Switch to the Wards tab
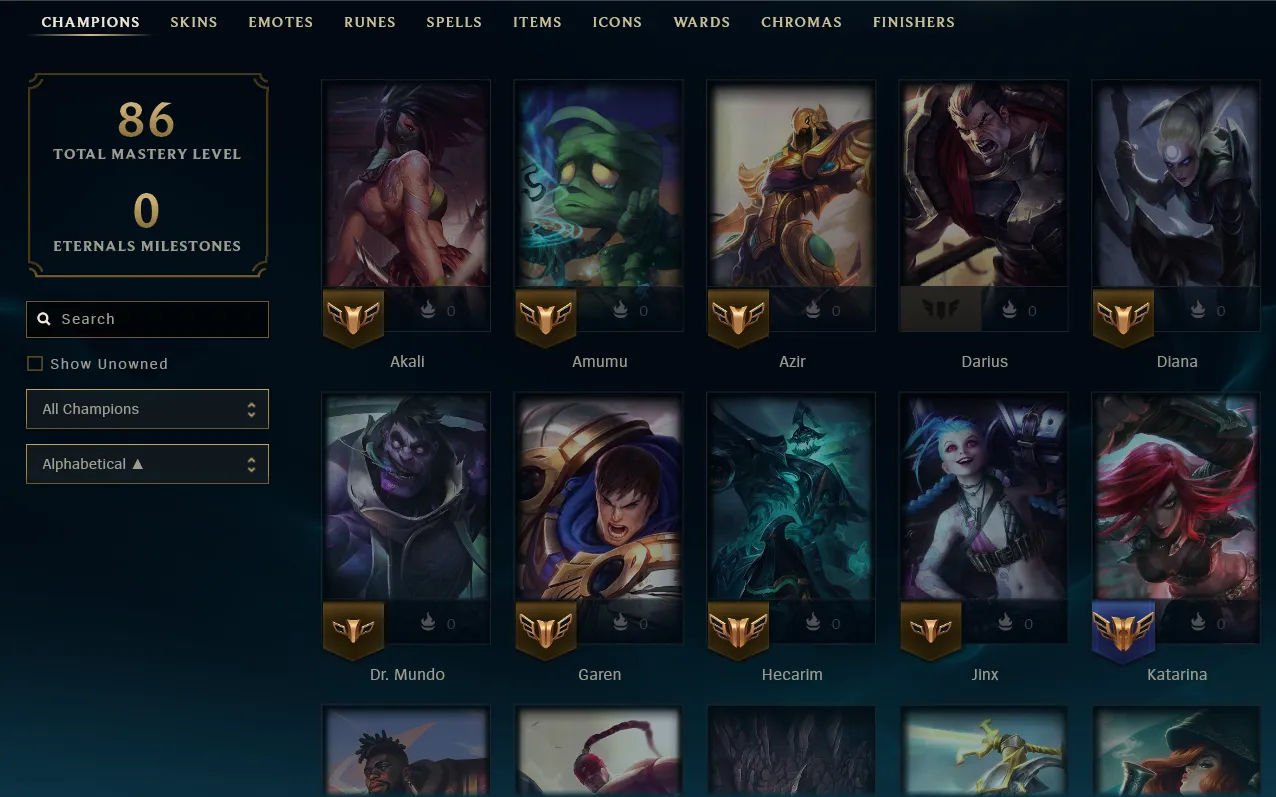 (701, 22)
